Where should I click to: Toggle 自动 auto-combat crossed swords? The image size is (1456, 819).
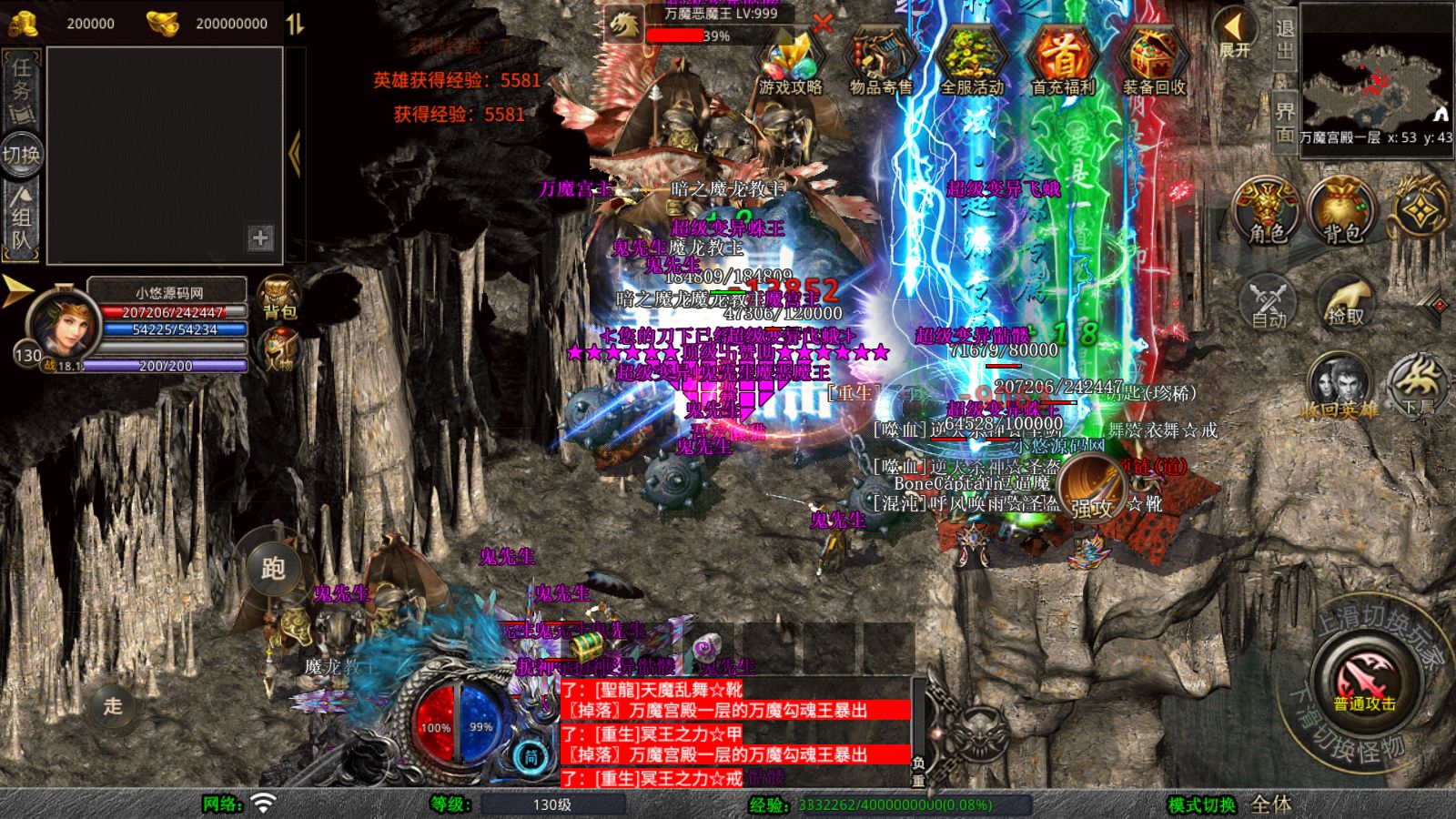tap(1268, 300)
